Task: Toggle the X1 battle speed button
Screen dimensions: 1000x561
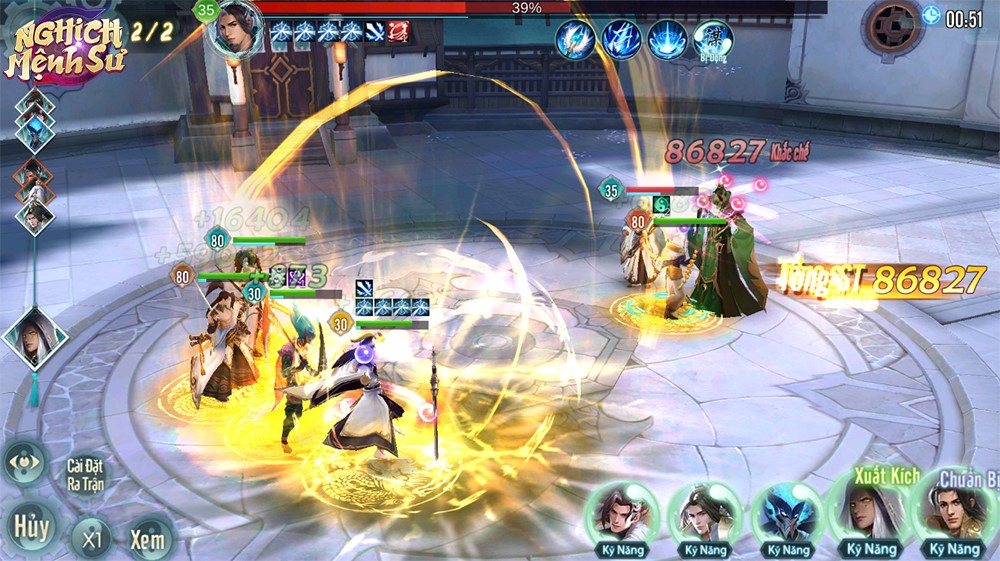Action: [x=92, y=539]
